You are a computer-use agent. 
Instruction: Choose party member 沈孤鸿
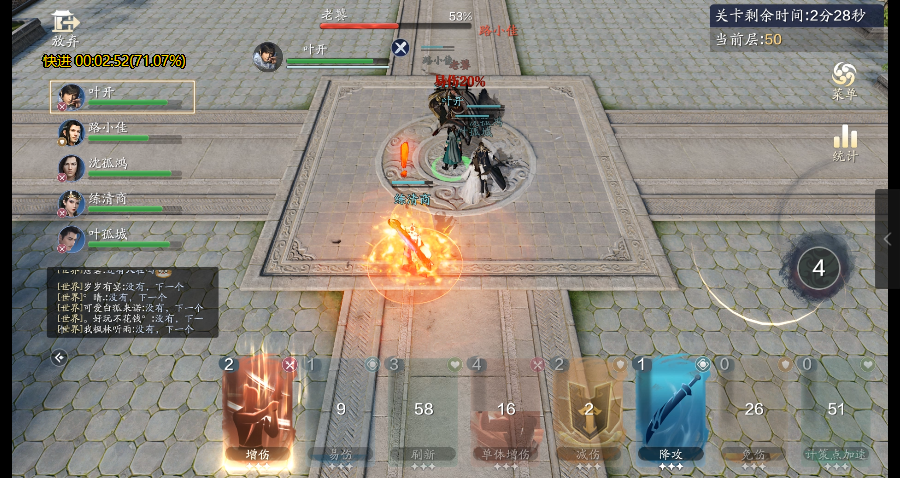120,168
